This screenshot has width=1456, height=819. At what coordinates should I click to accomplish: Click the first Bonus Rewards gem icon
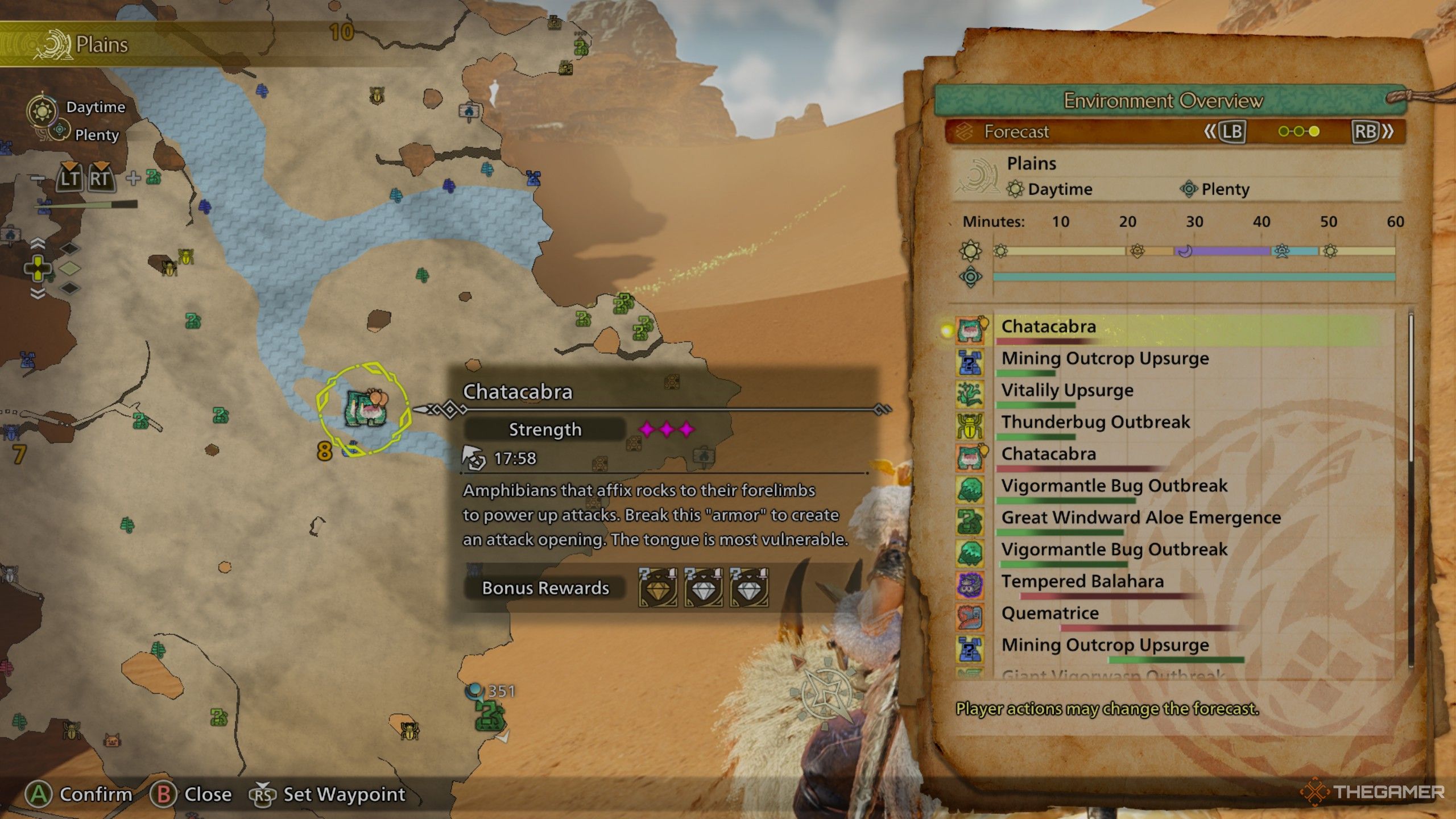click(x=657, y=588)
